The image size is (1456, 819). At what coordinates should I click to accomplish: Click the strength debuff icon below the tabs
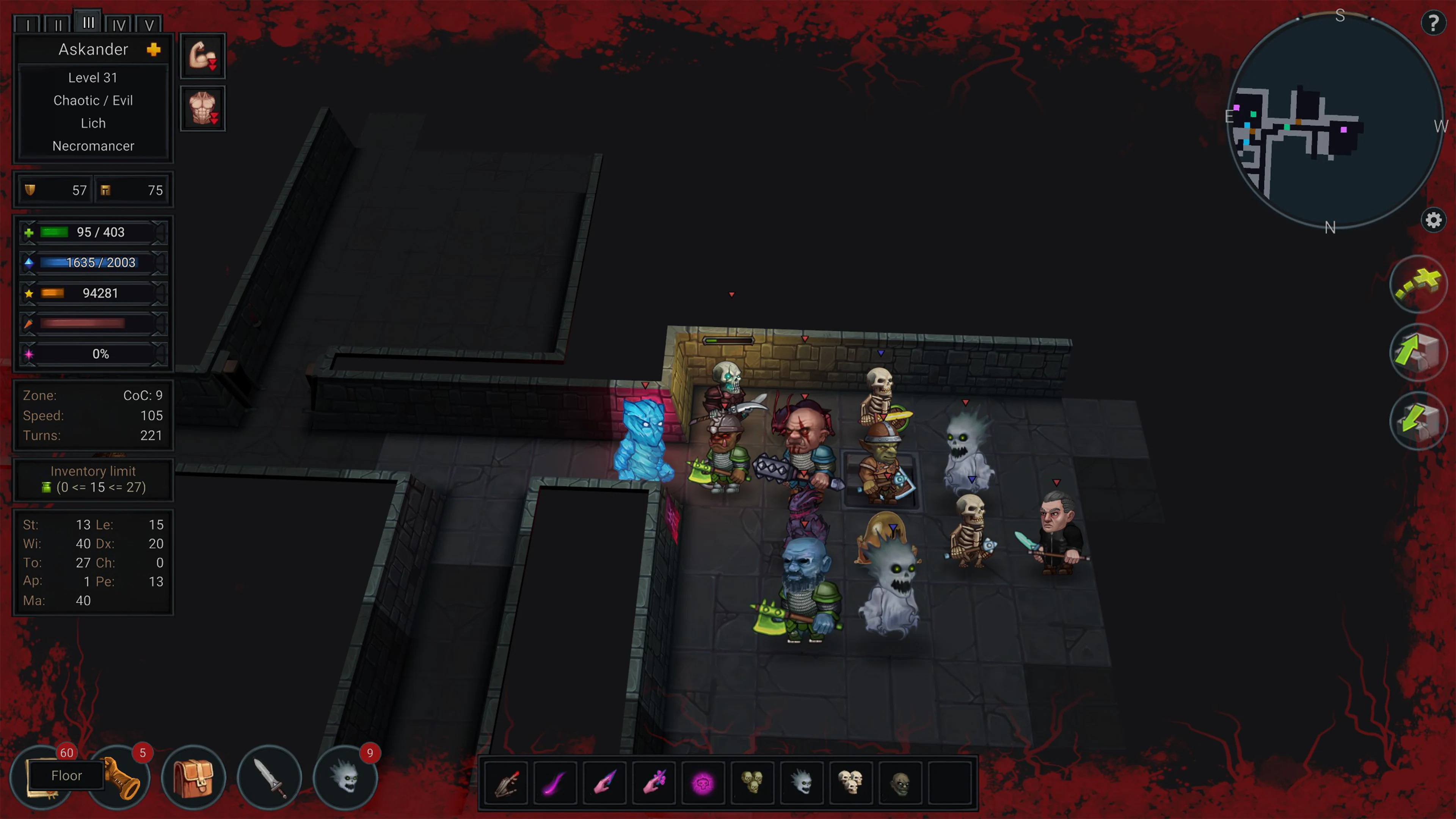(202, 55)
